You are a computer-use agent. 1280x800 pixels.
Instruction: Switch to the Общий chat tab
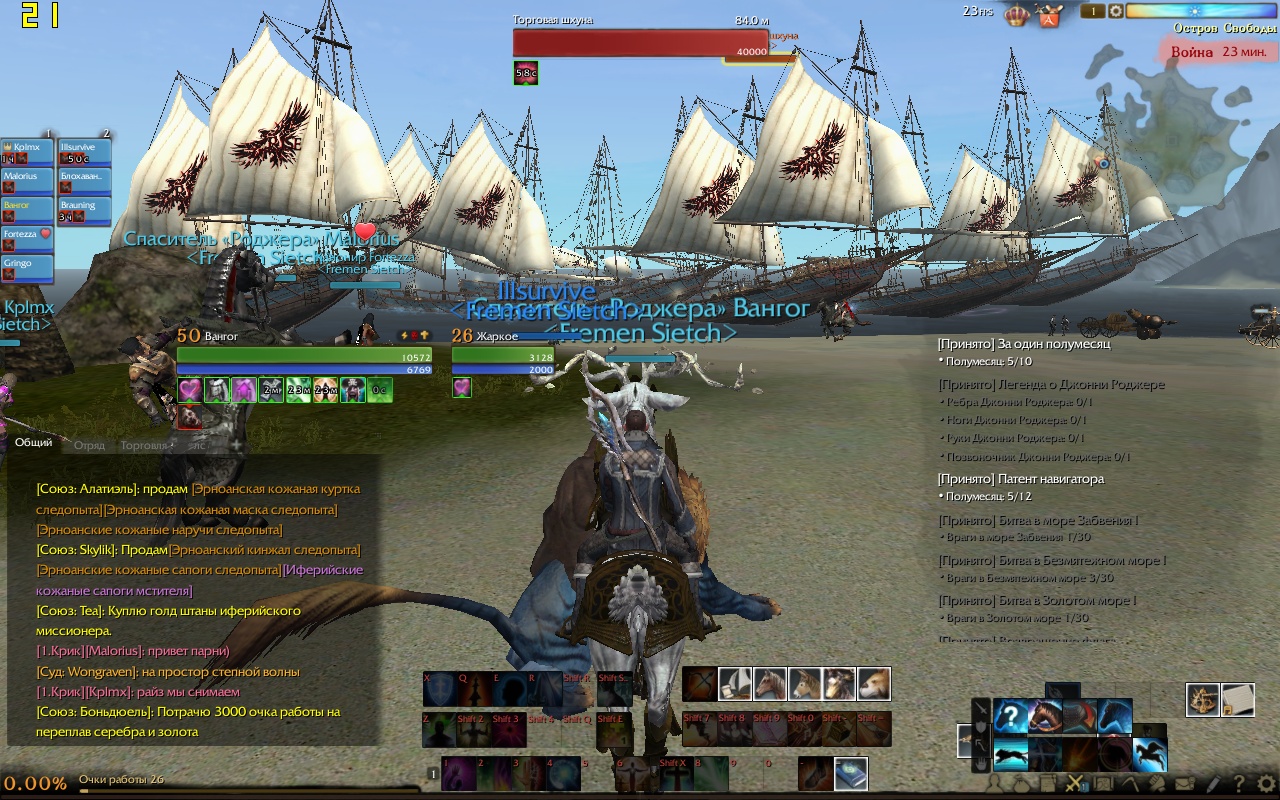33,443
